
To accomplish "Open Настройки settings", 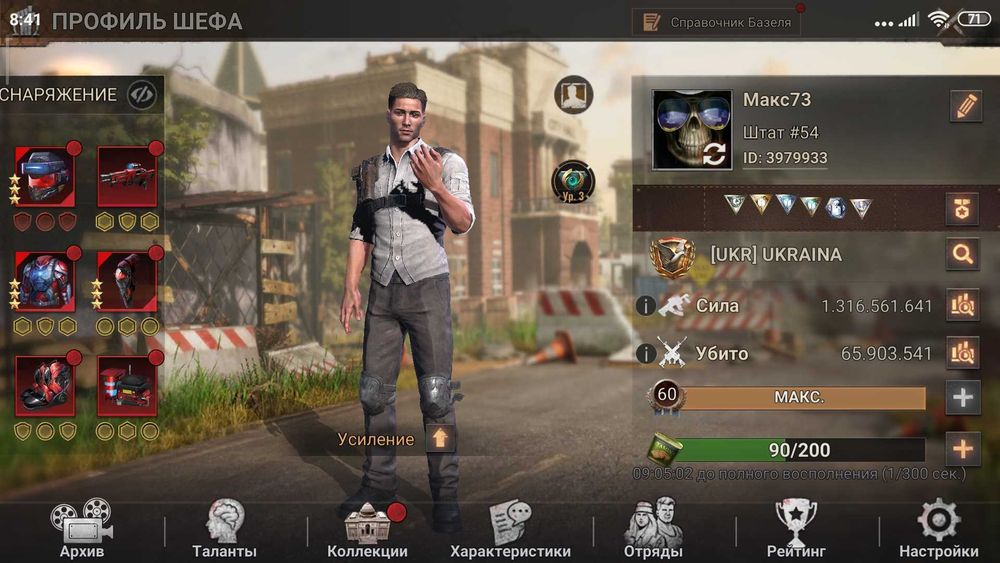I will click(x=938, y=528).
